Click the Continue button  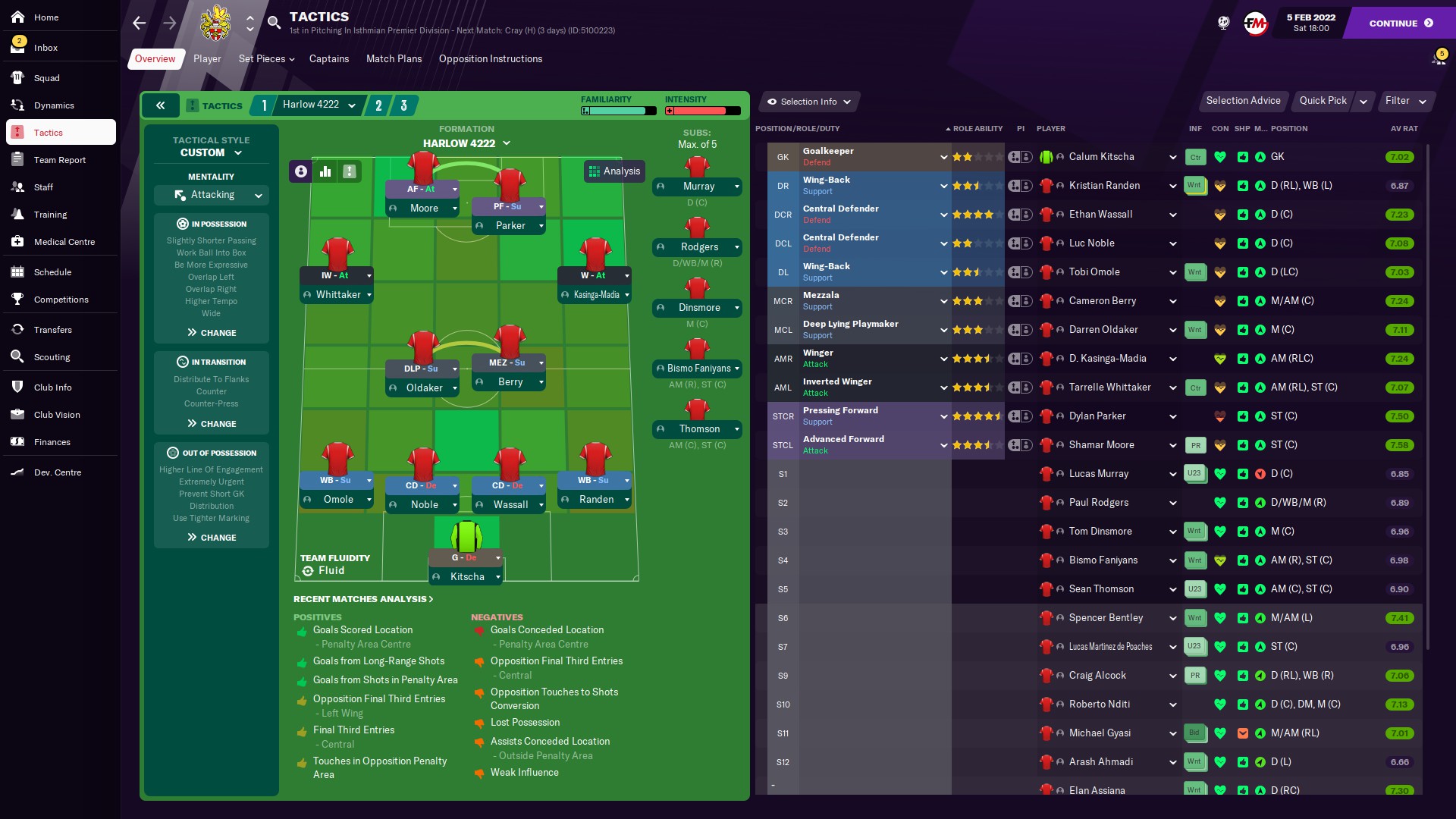pos(1400,23)
